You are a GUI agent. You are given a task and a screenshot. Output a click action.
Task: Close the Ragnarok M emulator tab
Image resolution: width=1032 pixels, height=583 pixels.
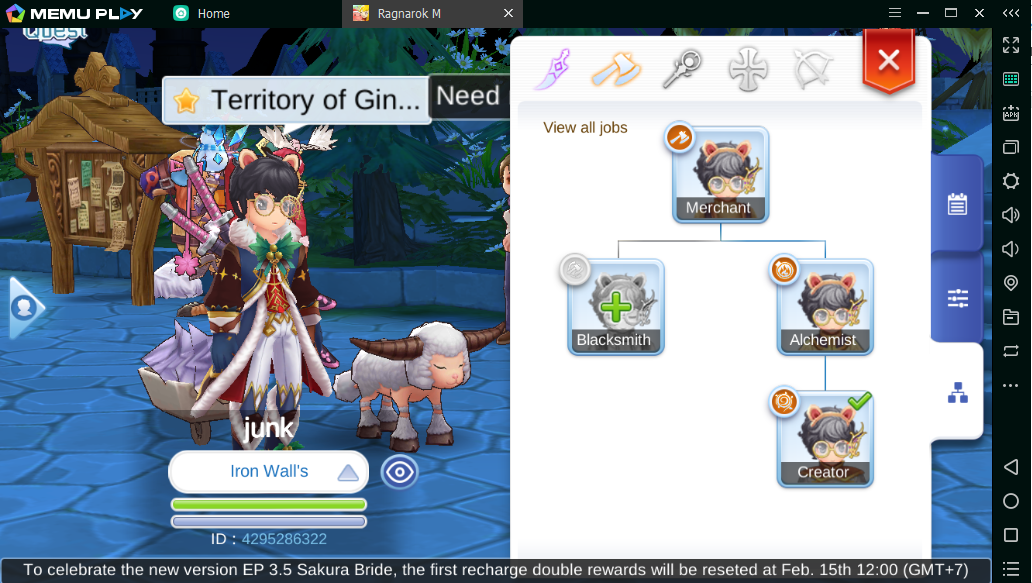tap(508, 13)
